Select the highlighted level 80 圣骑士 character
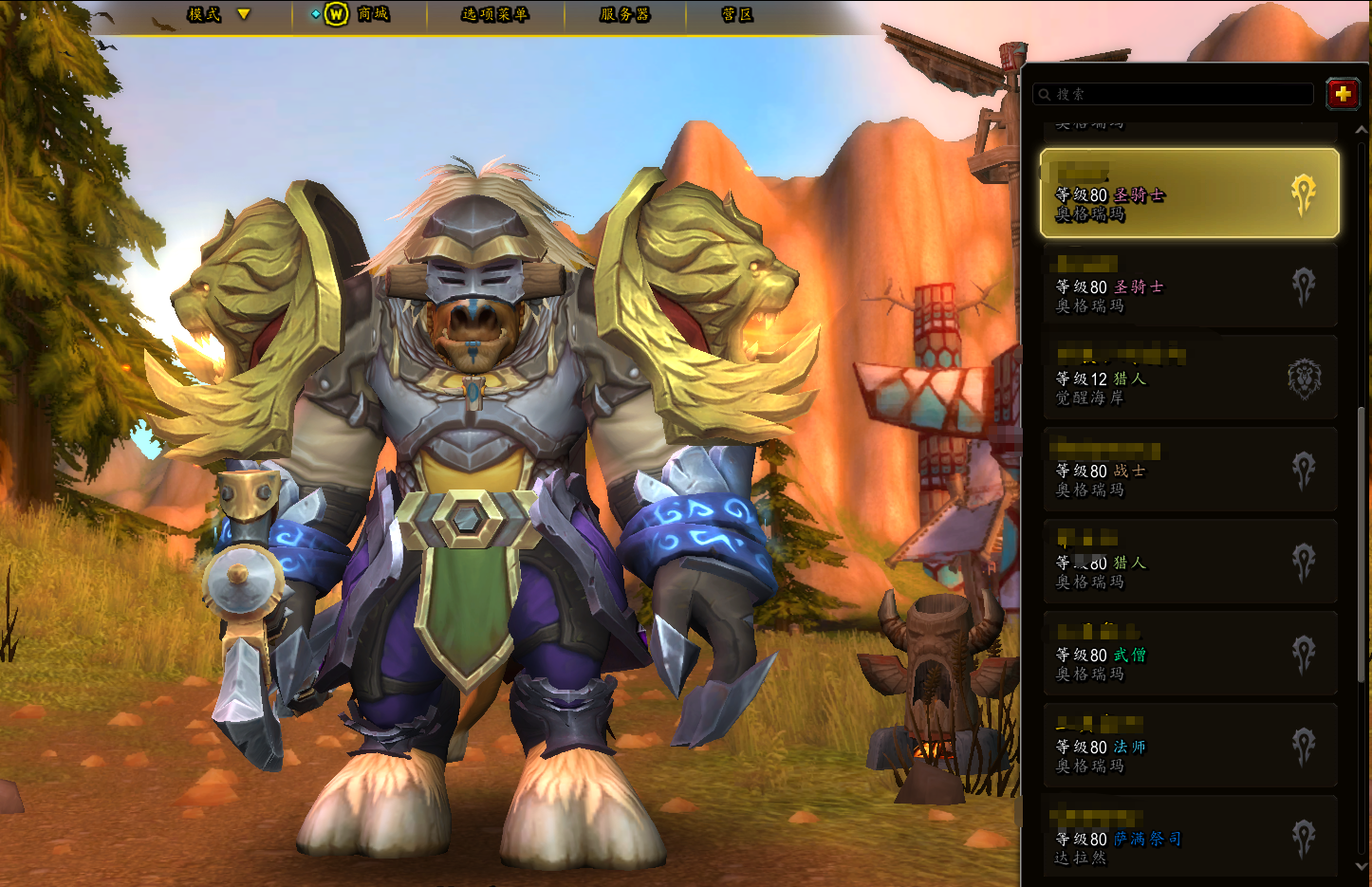1372x887 pixels. pos(1189,193)
